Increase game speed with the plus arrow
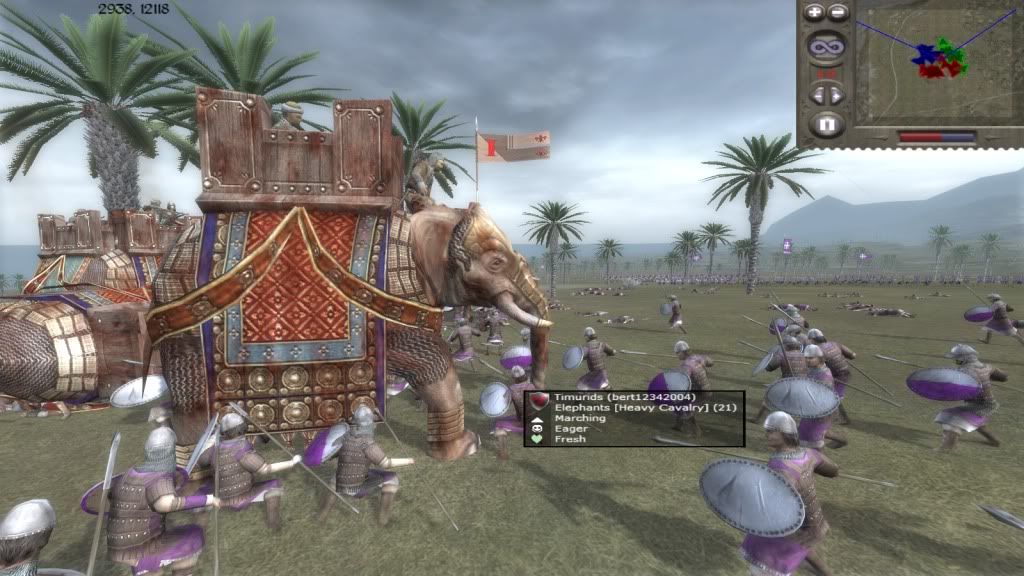The image size is (1024, 576). coord(836,96)
